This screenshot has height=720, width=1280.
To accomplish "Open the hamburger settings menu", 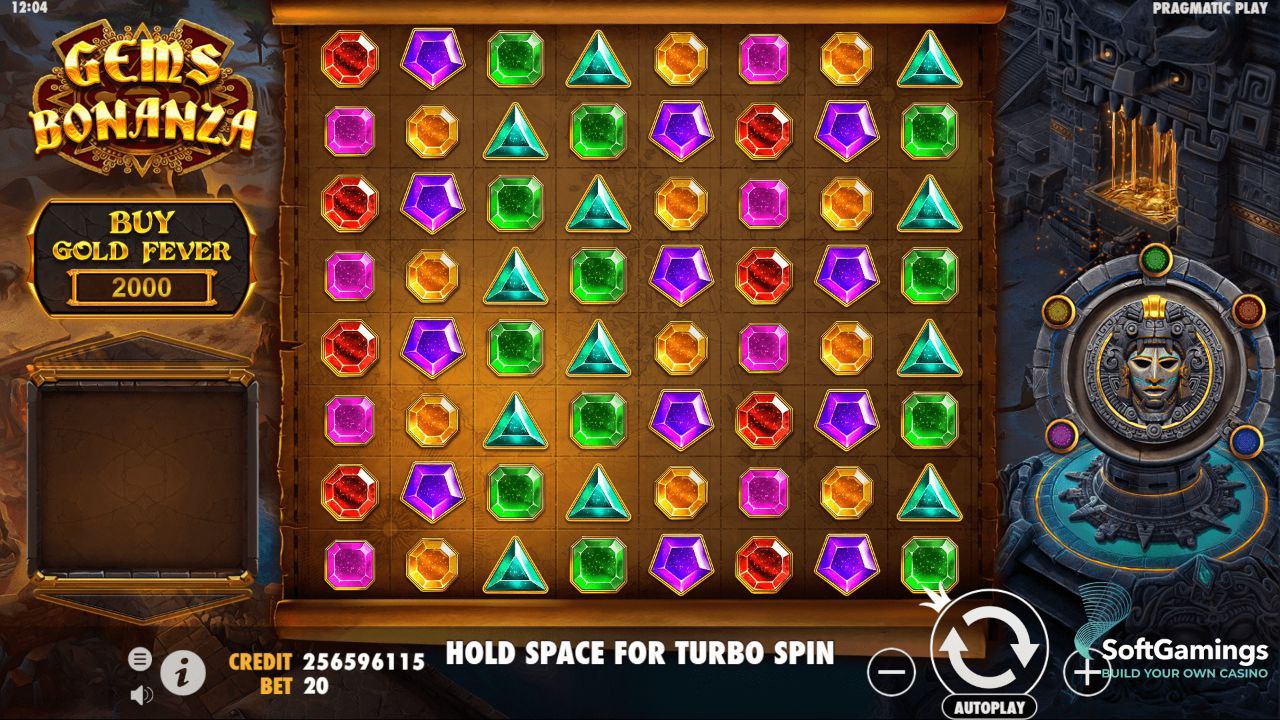I will click(x=141, y=658).
